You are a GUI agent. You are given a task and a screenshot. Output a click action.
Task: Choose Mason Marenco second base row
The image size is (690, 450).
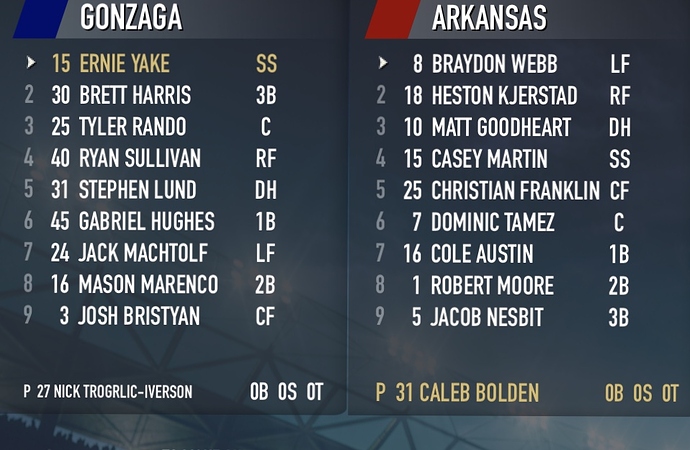click(148, 286)
